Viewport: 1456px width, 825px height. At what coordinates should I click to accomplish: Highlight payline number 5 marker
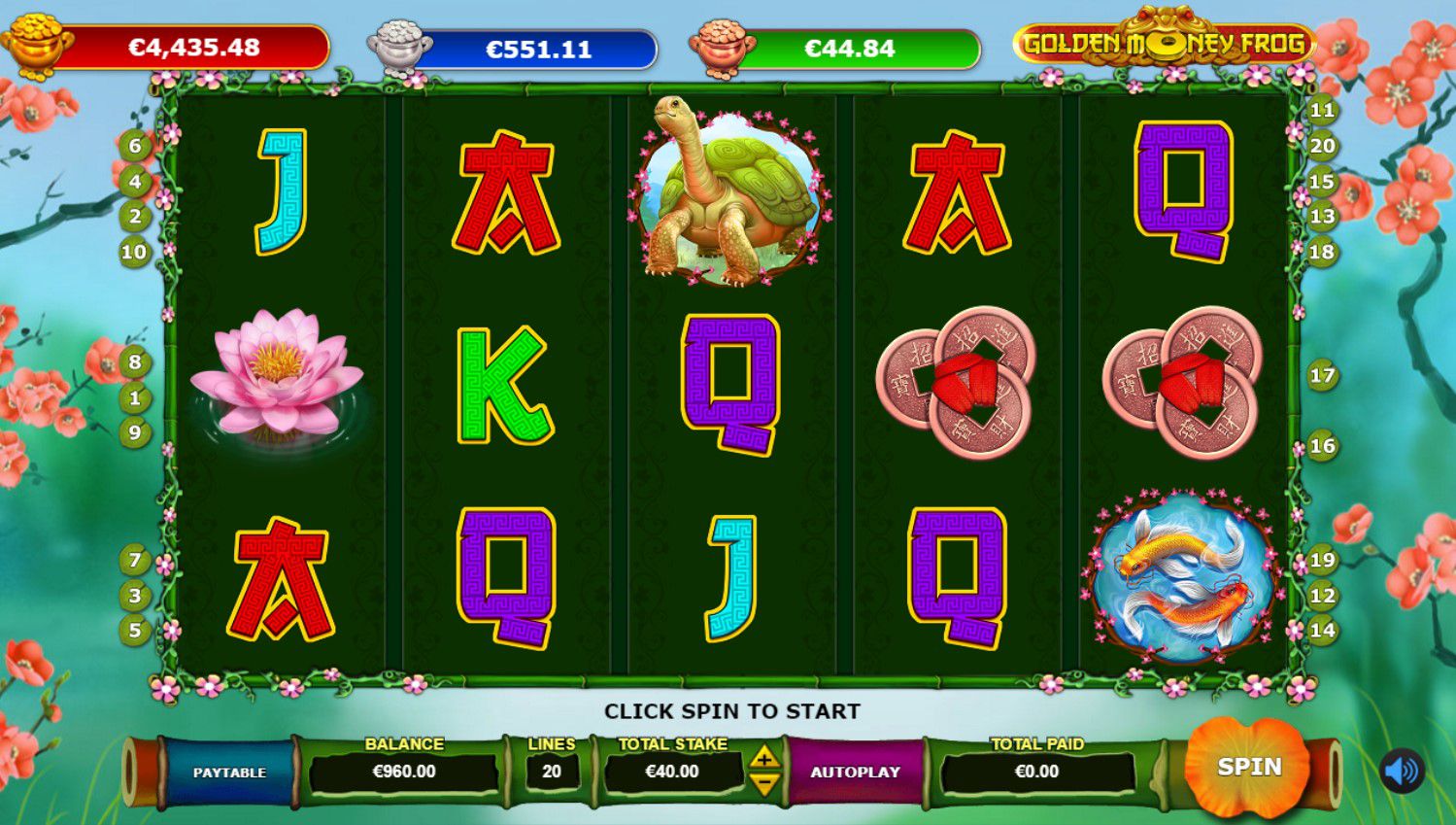[135, 631]
